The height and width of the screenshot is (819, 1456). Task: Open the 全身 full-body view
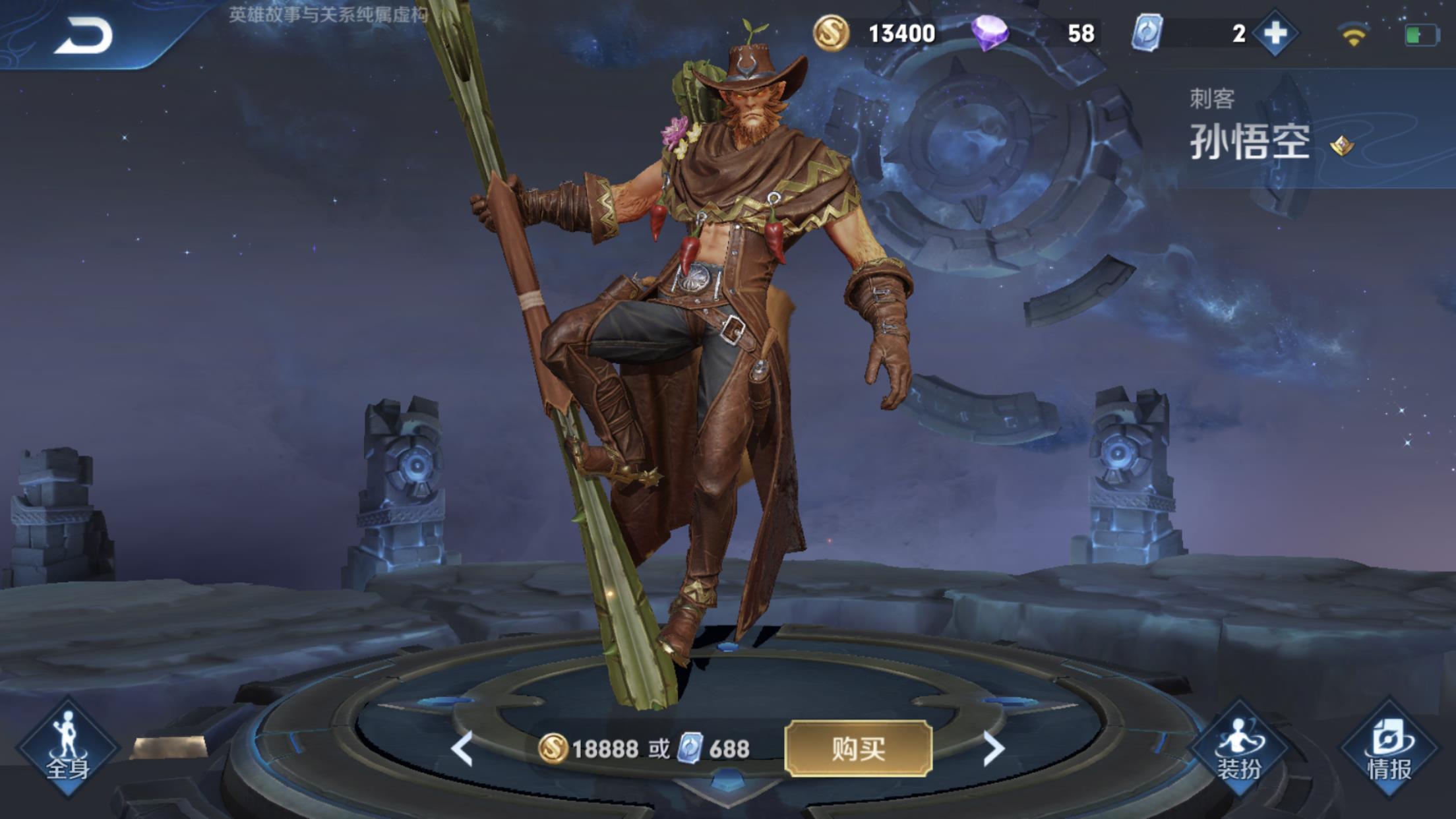67,746
